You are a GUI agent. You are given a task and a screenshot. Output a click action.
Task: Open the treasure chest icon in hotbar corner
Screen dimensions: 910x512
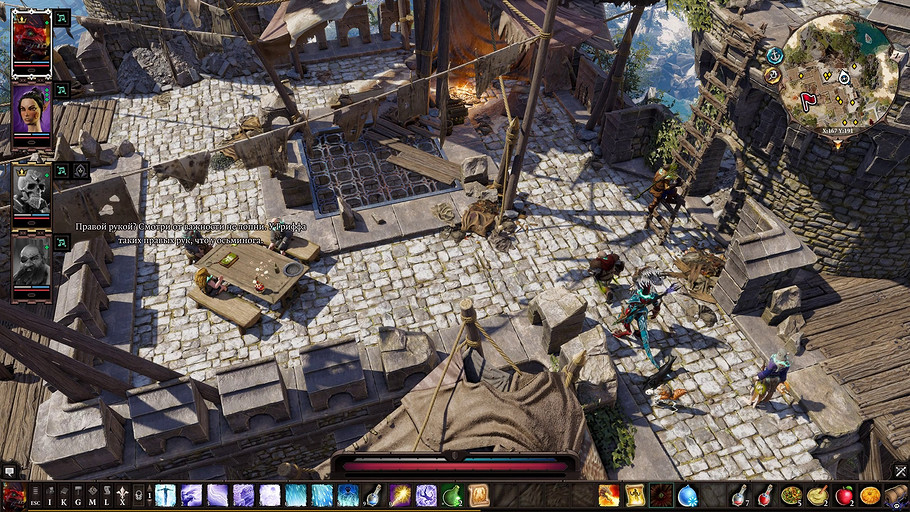click(896, 494)
